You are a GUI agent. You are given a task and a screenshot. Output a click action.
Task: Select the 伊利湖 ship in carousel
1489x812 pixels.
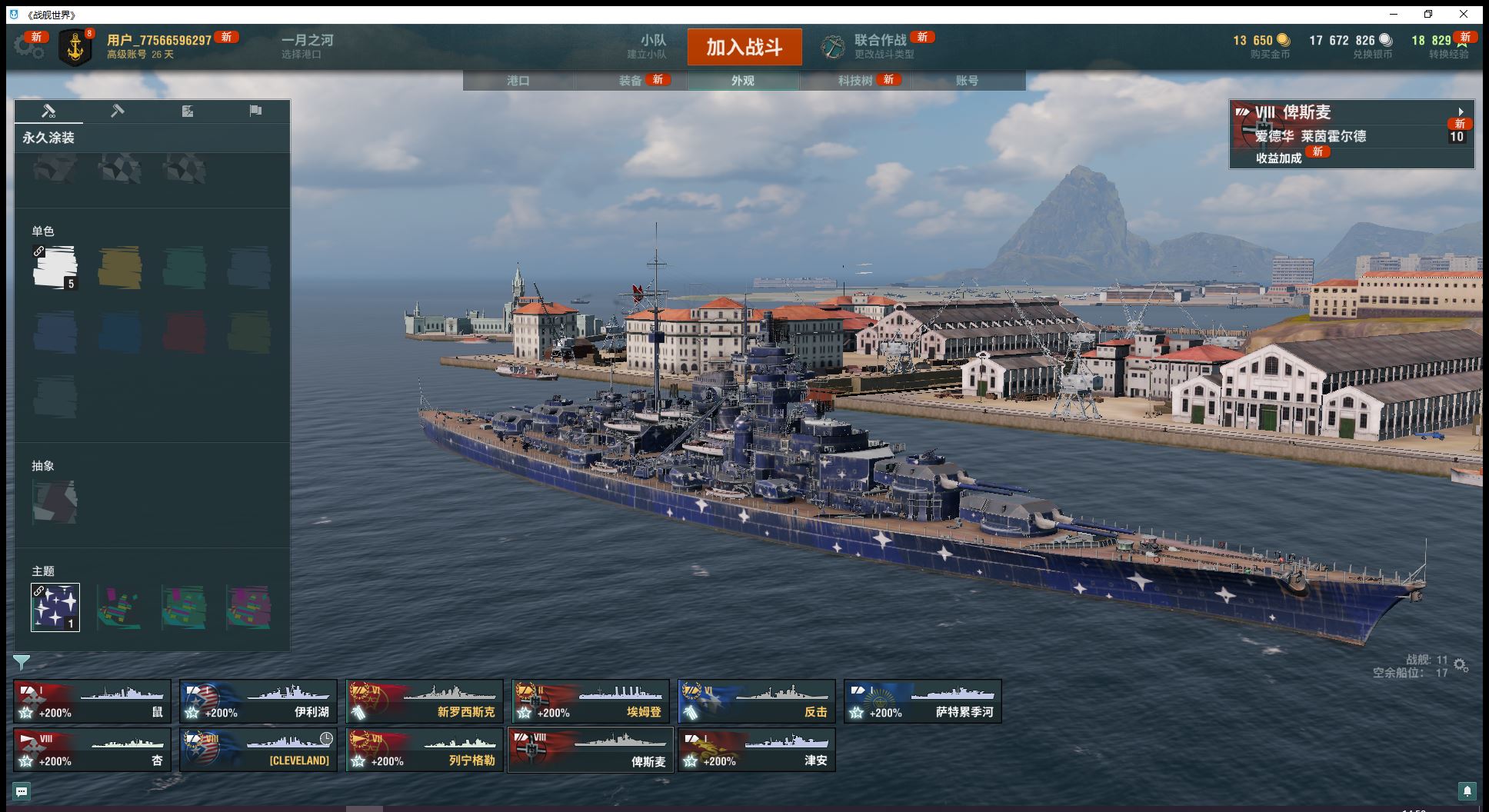[258, 701]
